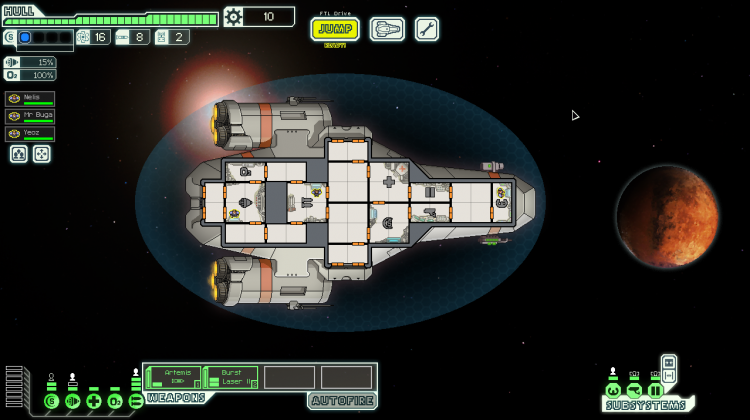Activate the FTL Jump button
This screenshot has height=420, width=750.
point(335,29)
